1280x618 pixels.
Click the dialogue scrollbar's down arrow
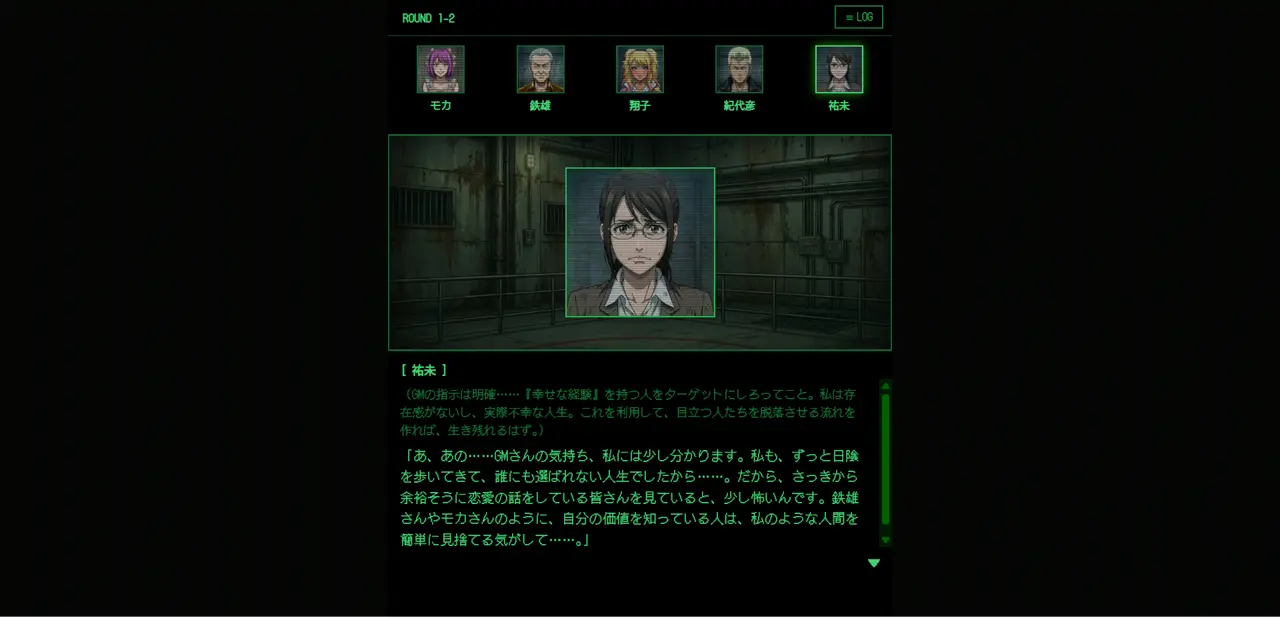click(885, 540)
